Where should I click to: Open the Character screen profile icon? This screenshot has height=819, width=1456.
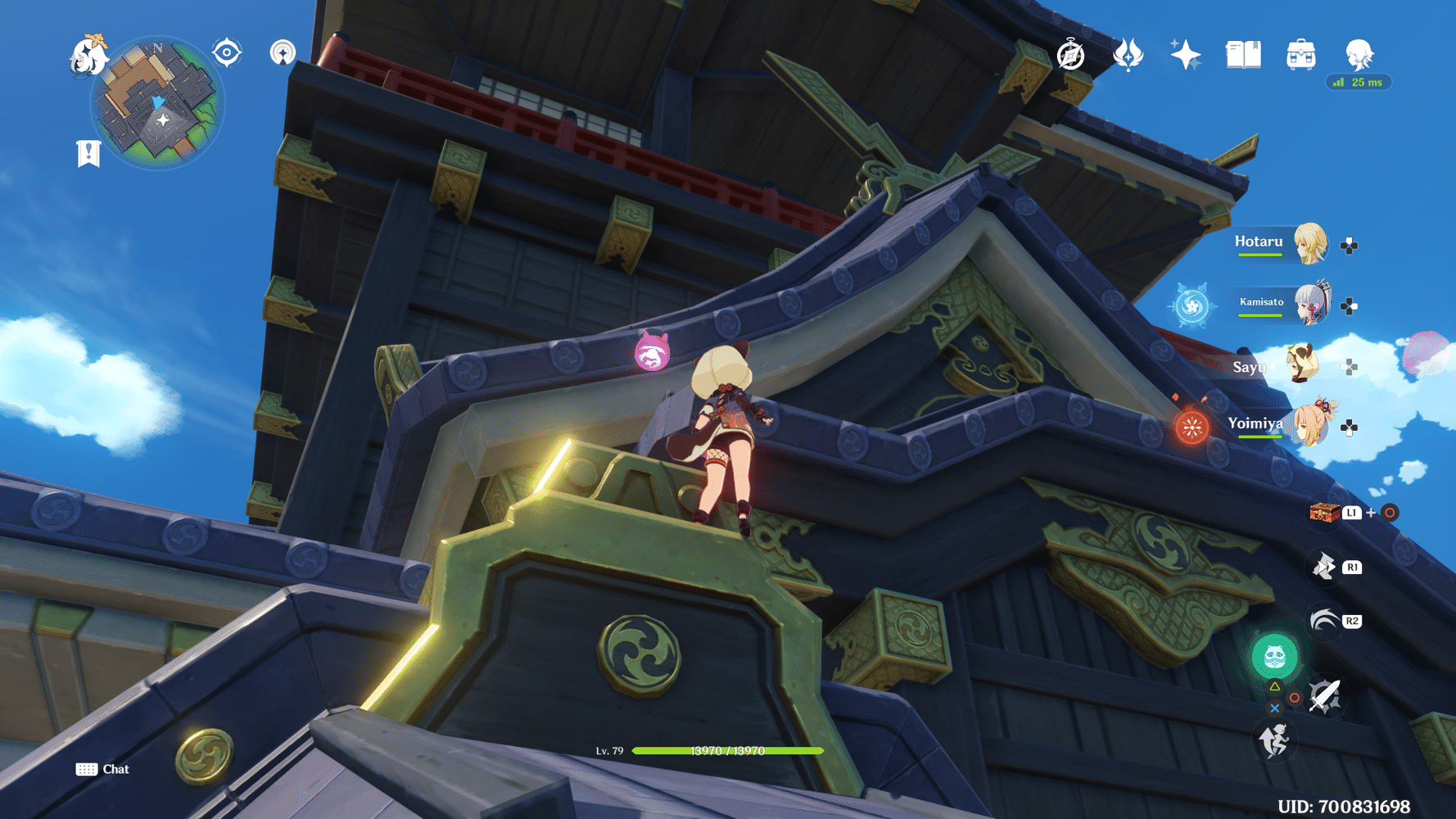(x=1359, y=54)
